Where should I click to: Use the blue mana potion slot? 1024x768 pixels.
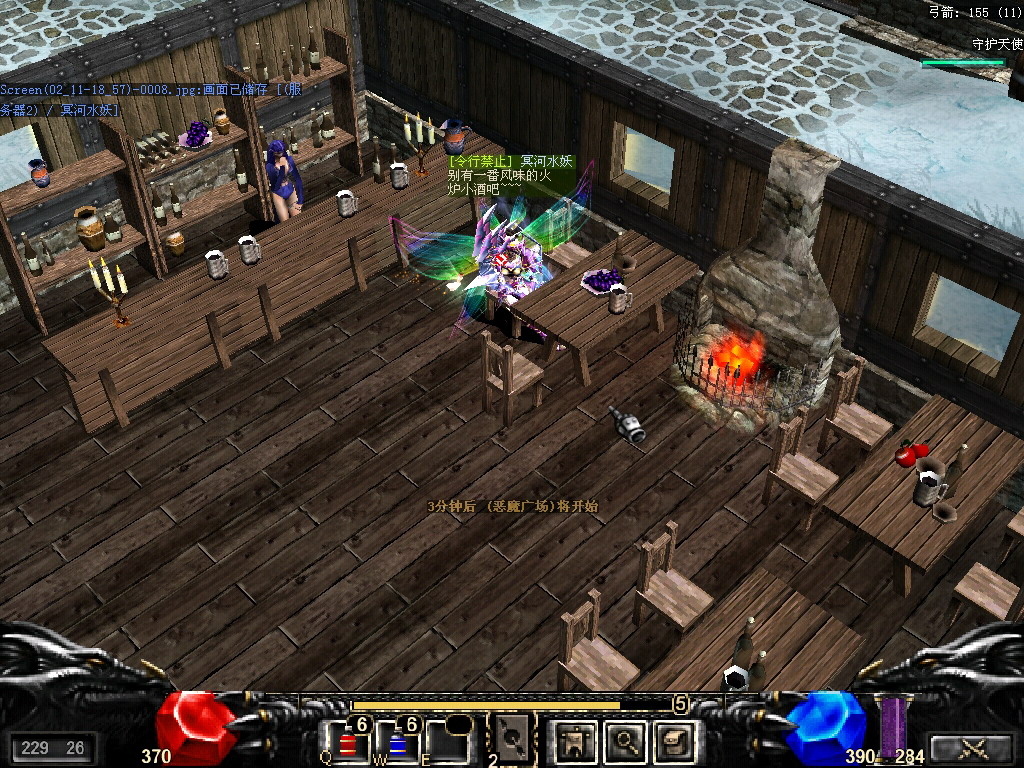pos(398,742)
